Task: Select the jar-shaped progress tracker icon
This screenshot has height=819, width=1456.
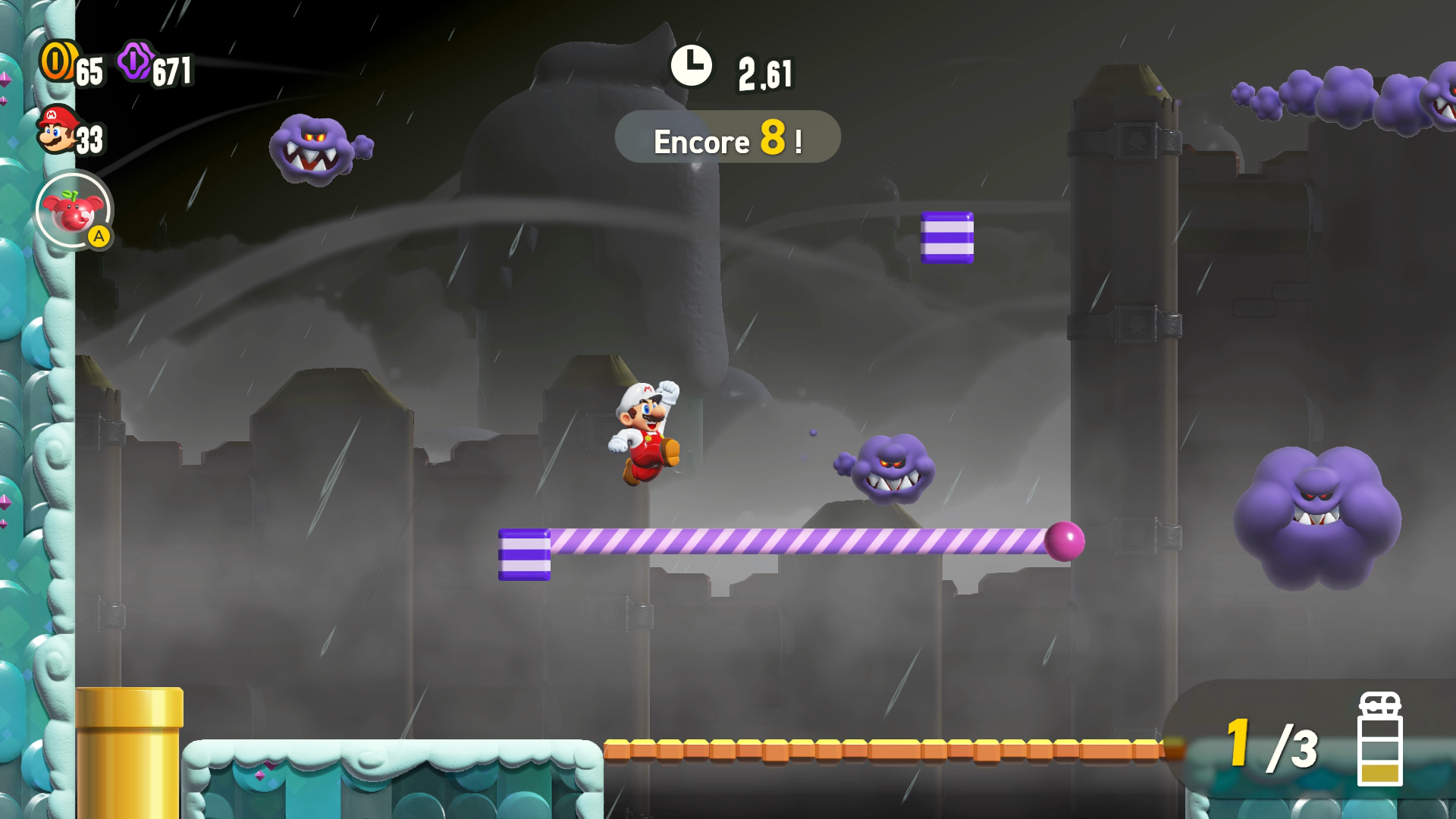Action: (1379, 739)
